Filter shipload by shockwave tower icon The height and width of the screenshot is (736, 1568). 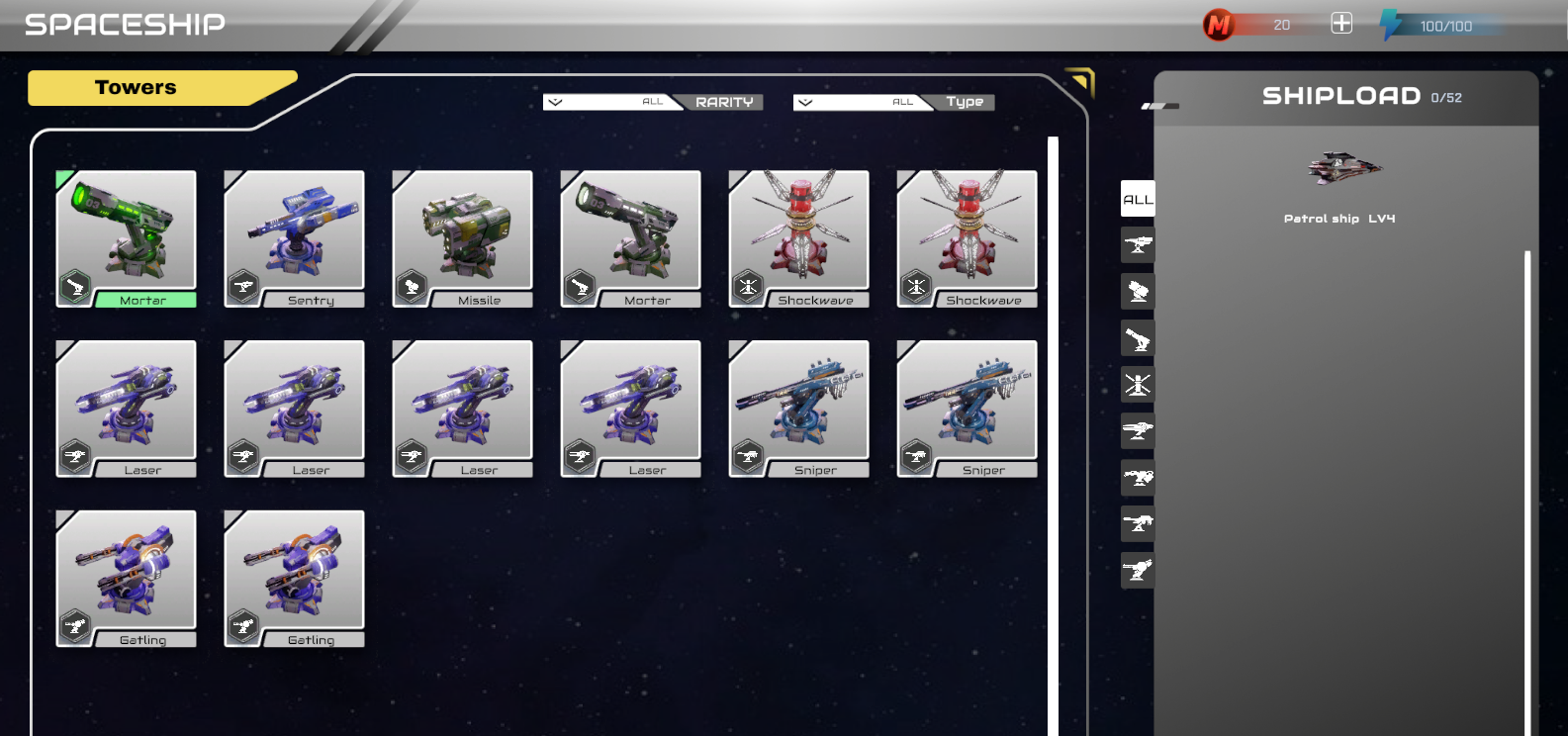click(x=1138, y=385)
